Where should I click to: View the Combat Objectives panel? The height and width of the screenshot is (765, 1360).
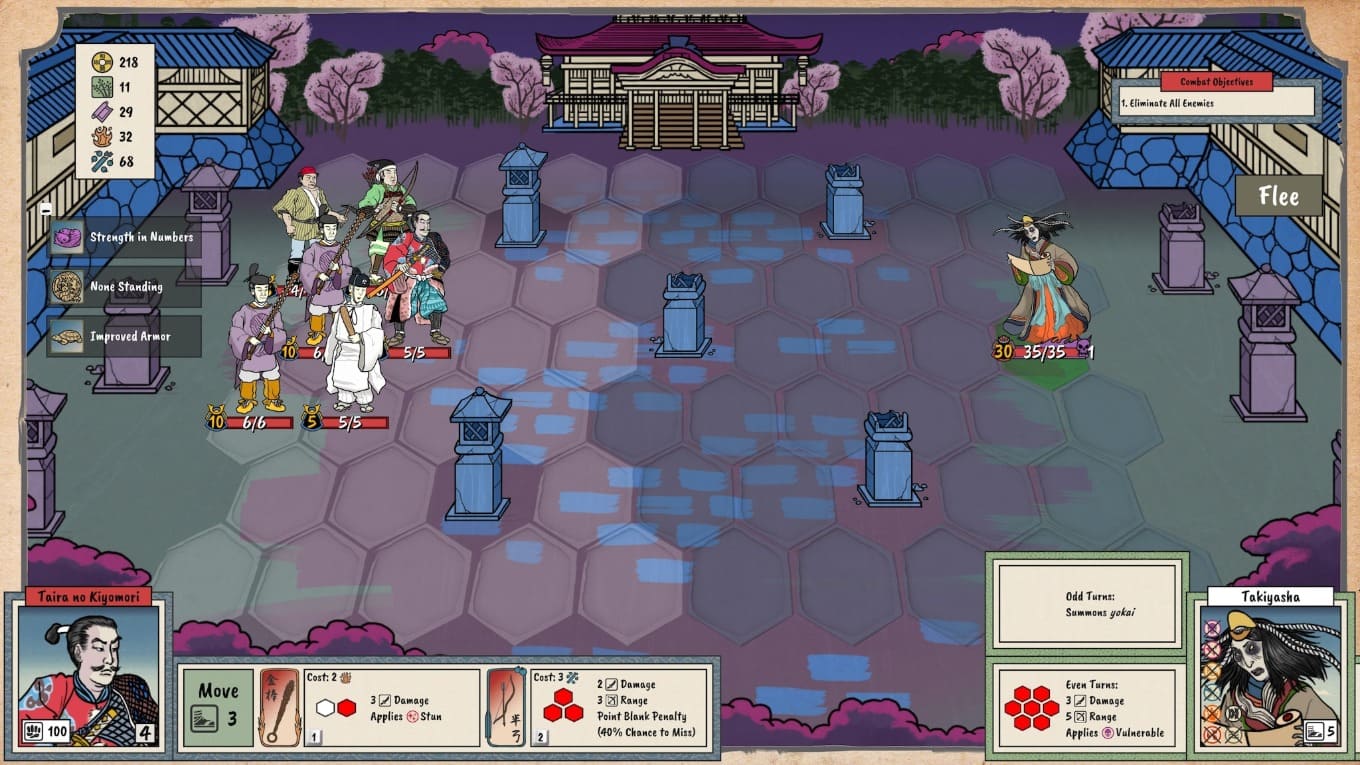1216,93
